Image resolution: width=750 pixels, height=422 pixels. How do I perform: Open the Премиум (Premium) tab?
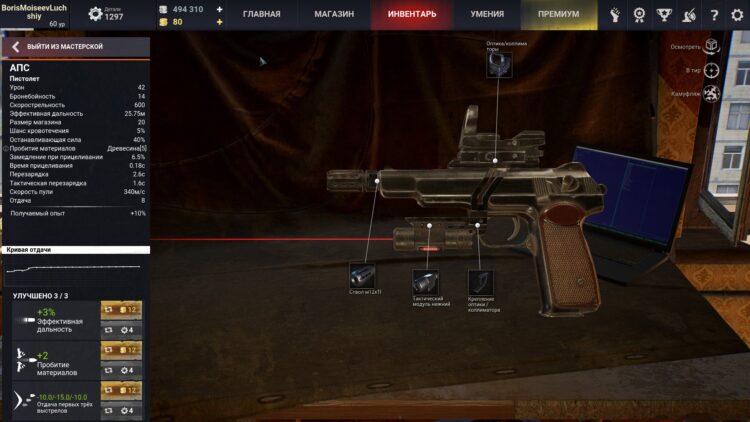point(558,14)
